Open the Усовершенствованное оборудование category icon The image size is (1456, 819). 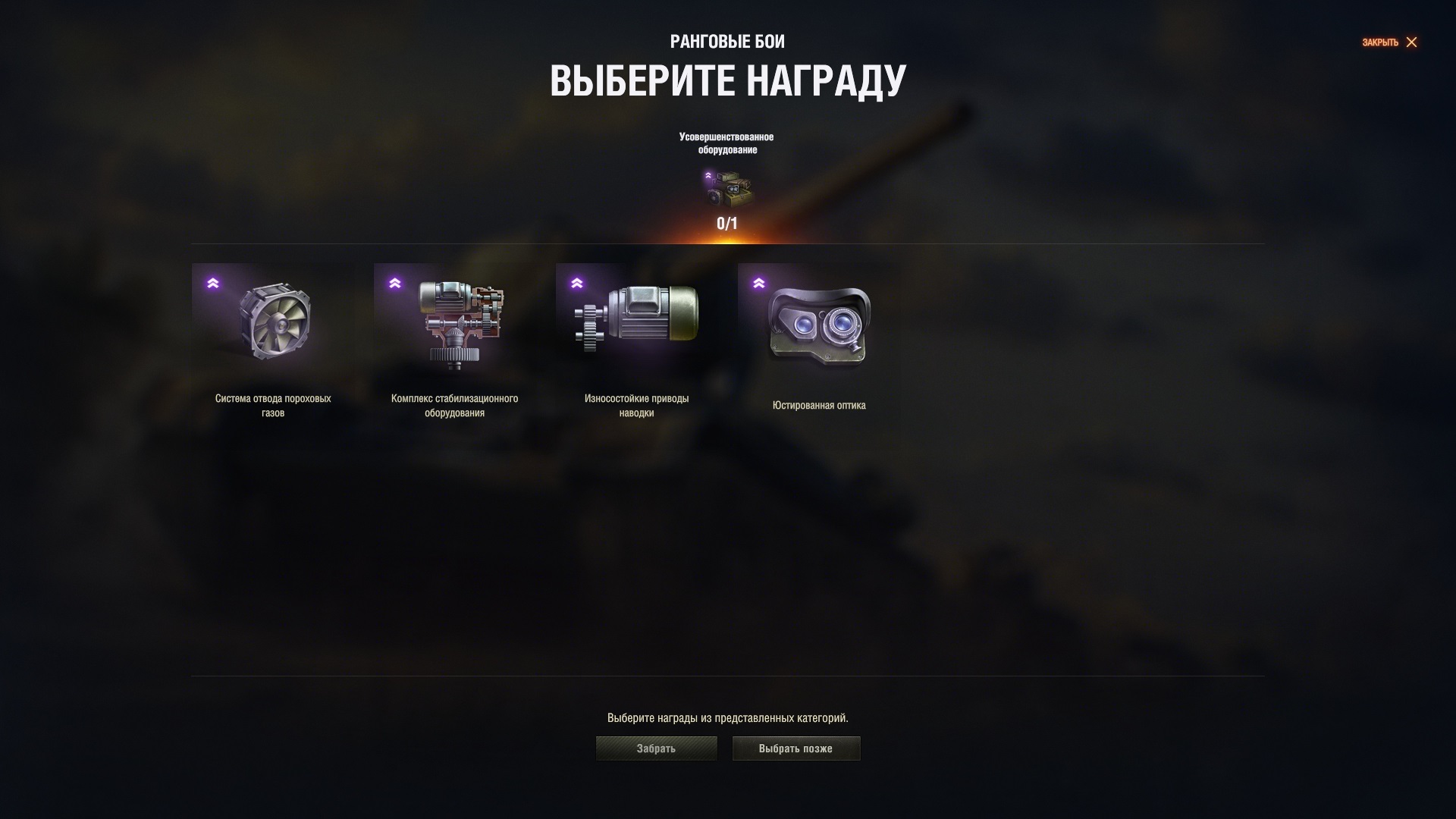727,189
